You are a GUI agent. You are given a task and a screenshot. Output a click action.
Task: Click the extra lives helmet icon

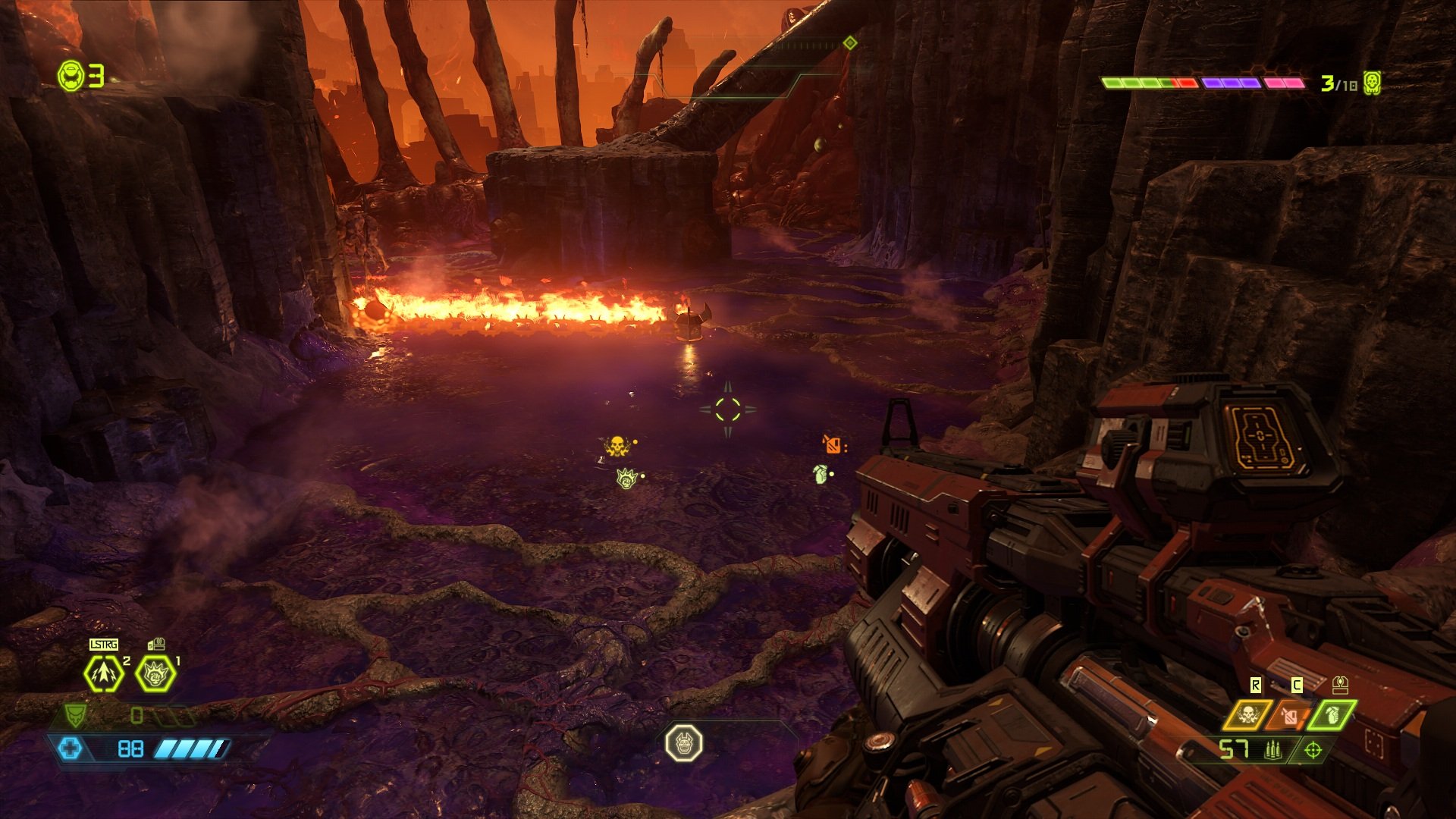[71, 76]
